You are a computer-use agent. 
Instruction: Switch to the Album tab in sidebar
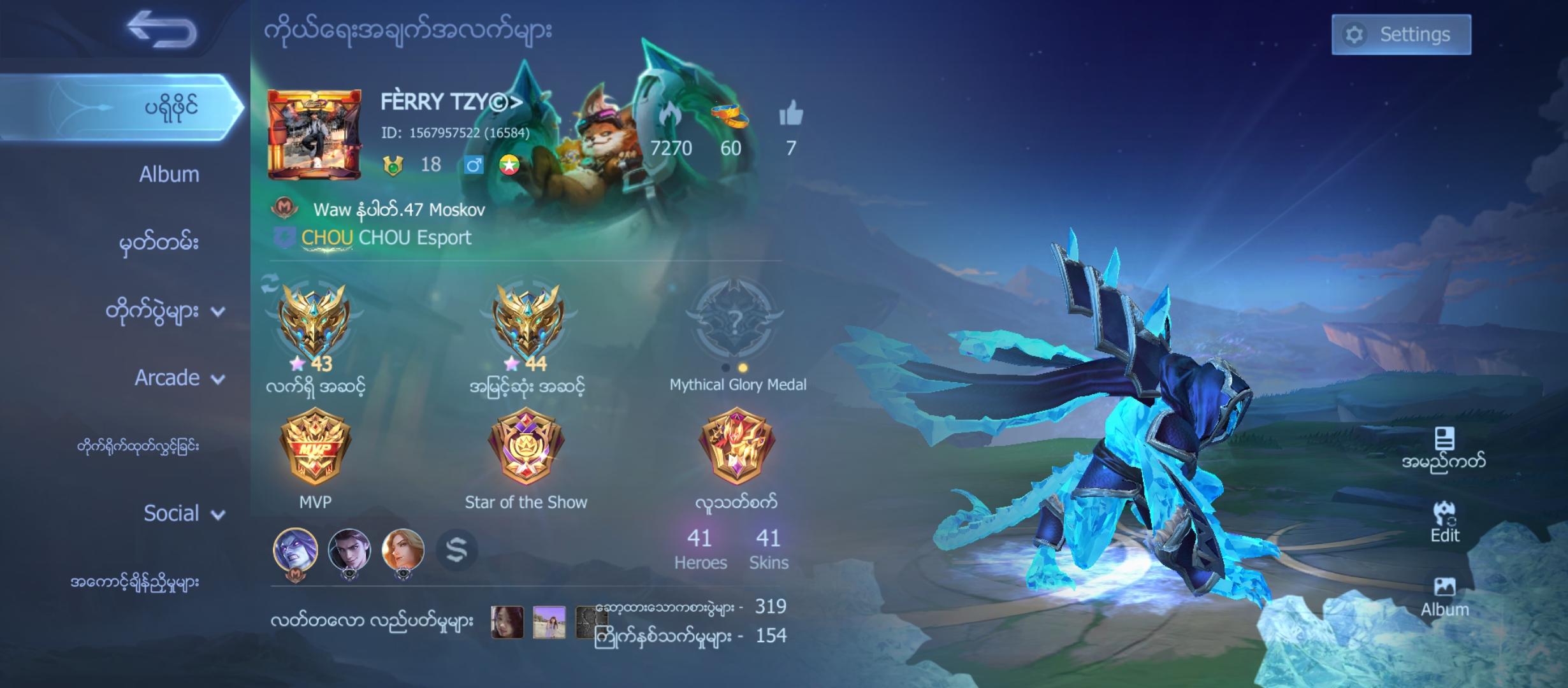[168, 173]
